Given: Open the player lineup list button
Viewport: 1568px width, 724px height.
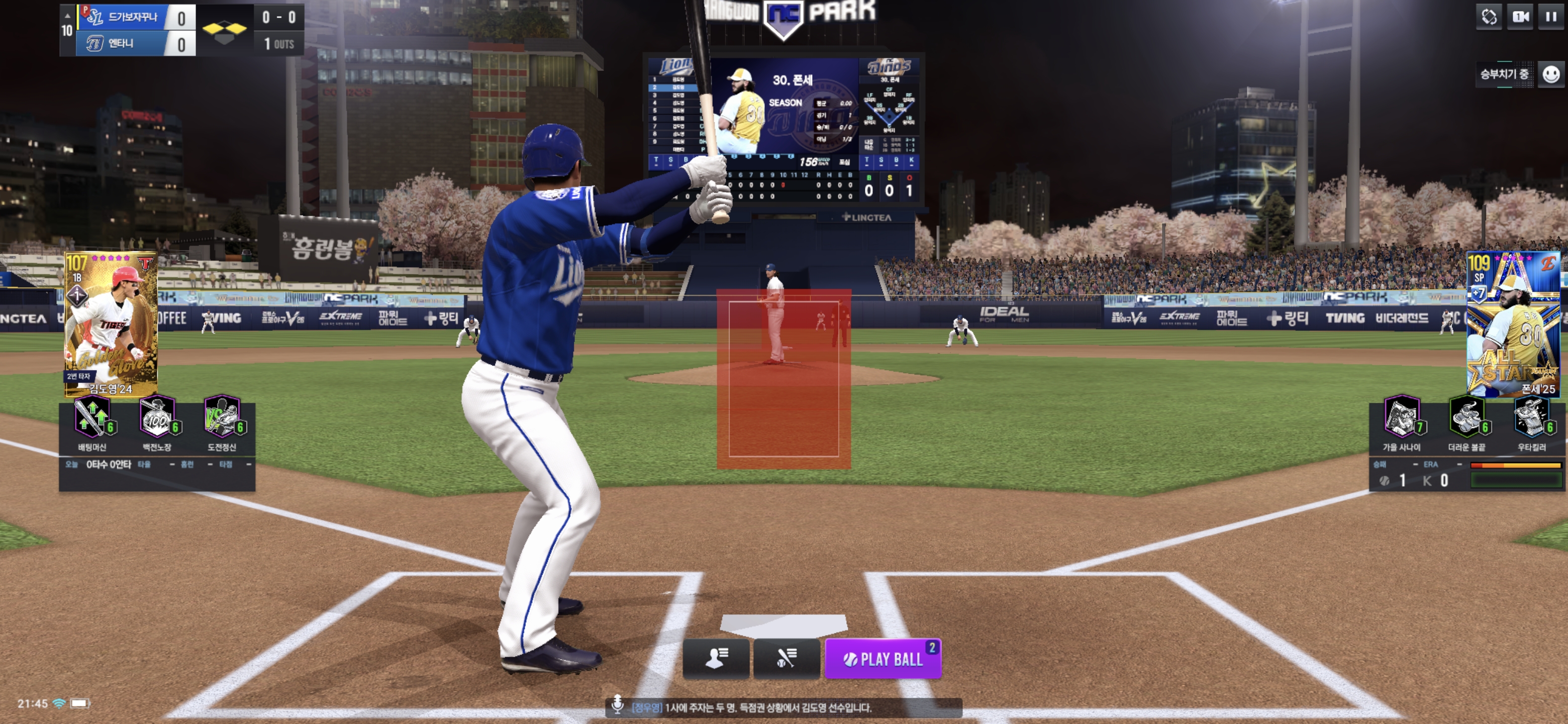Looking at the screenshot, I should pyautogui.click(x=716, y=658).
